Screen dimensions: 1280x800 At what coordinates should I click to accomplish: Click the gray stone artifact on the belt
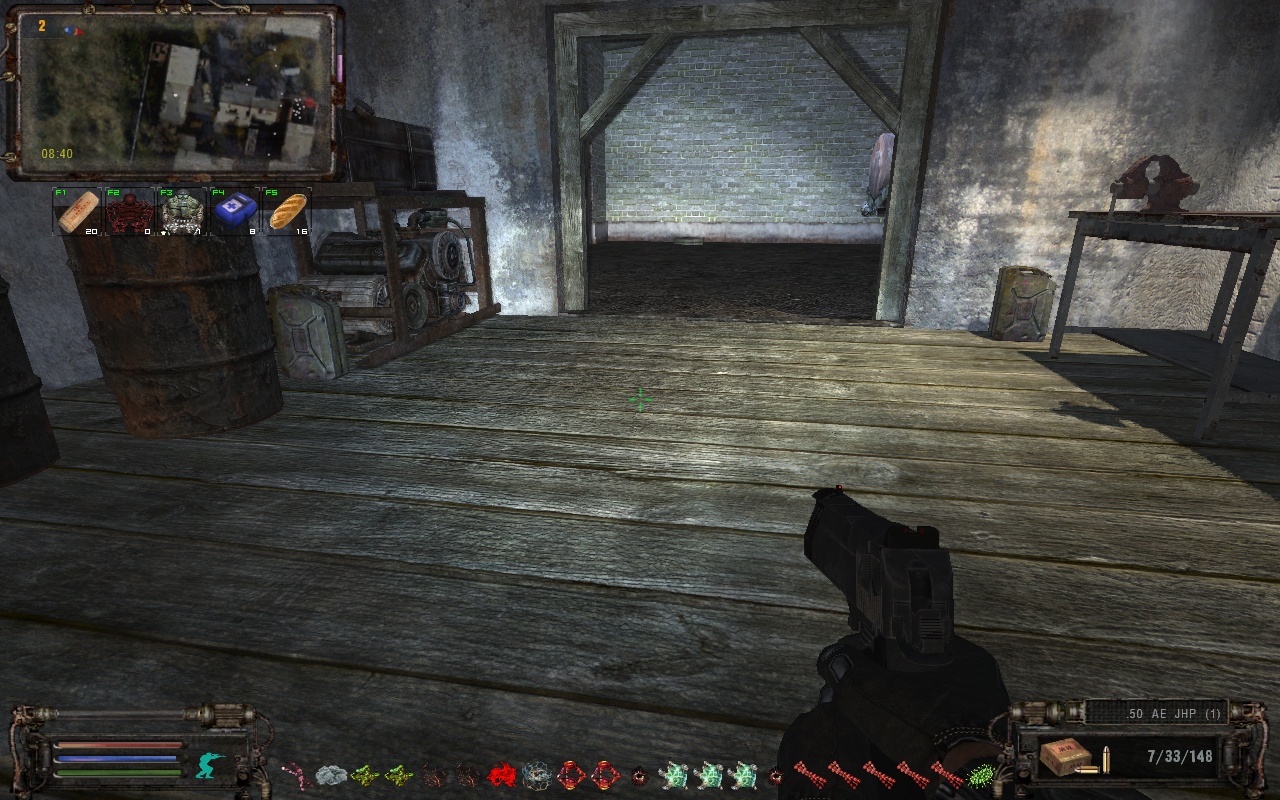pyautogui.click(x=331, y=774)
